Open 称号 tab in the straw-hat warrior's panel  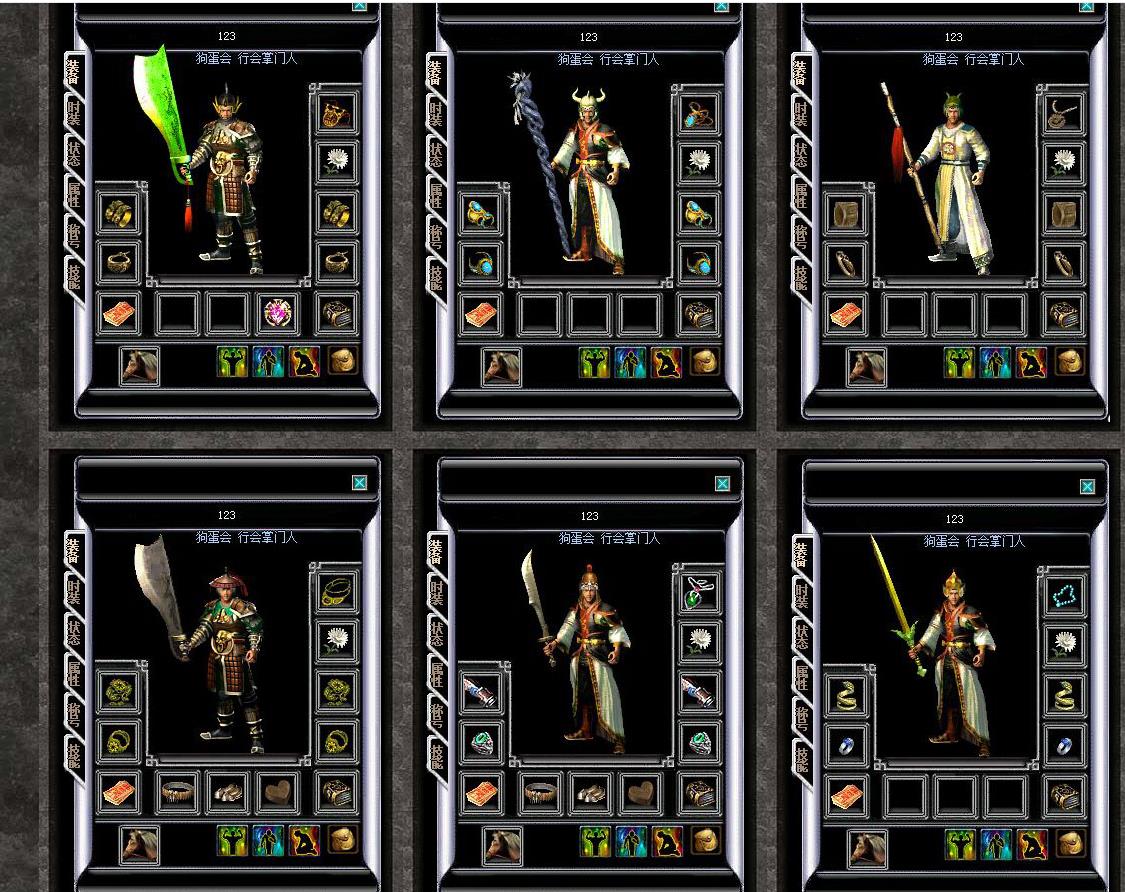[74, 713]
